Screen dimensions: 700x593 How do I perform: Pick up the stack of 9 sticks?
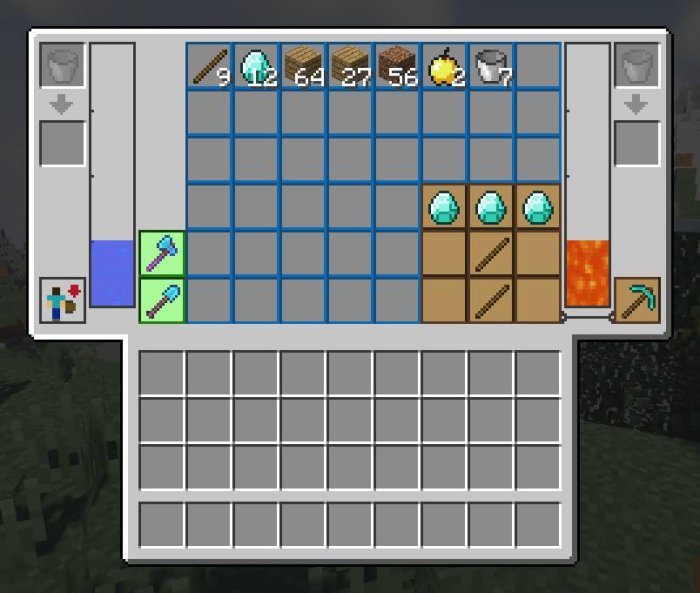(209, 66)
